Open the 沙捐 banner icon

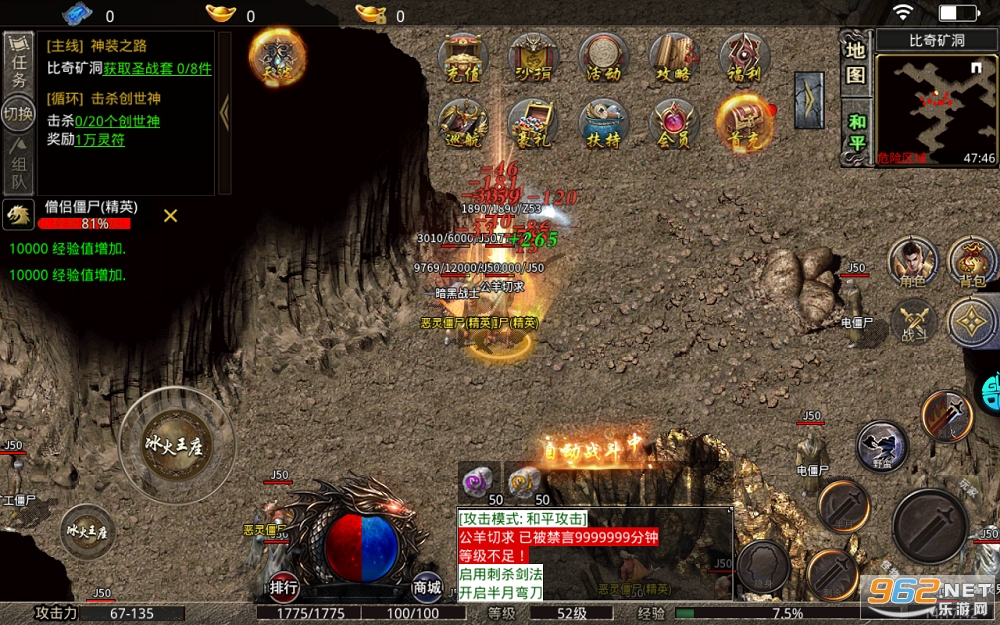coord(533,58)
